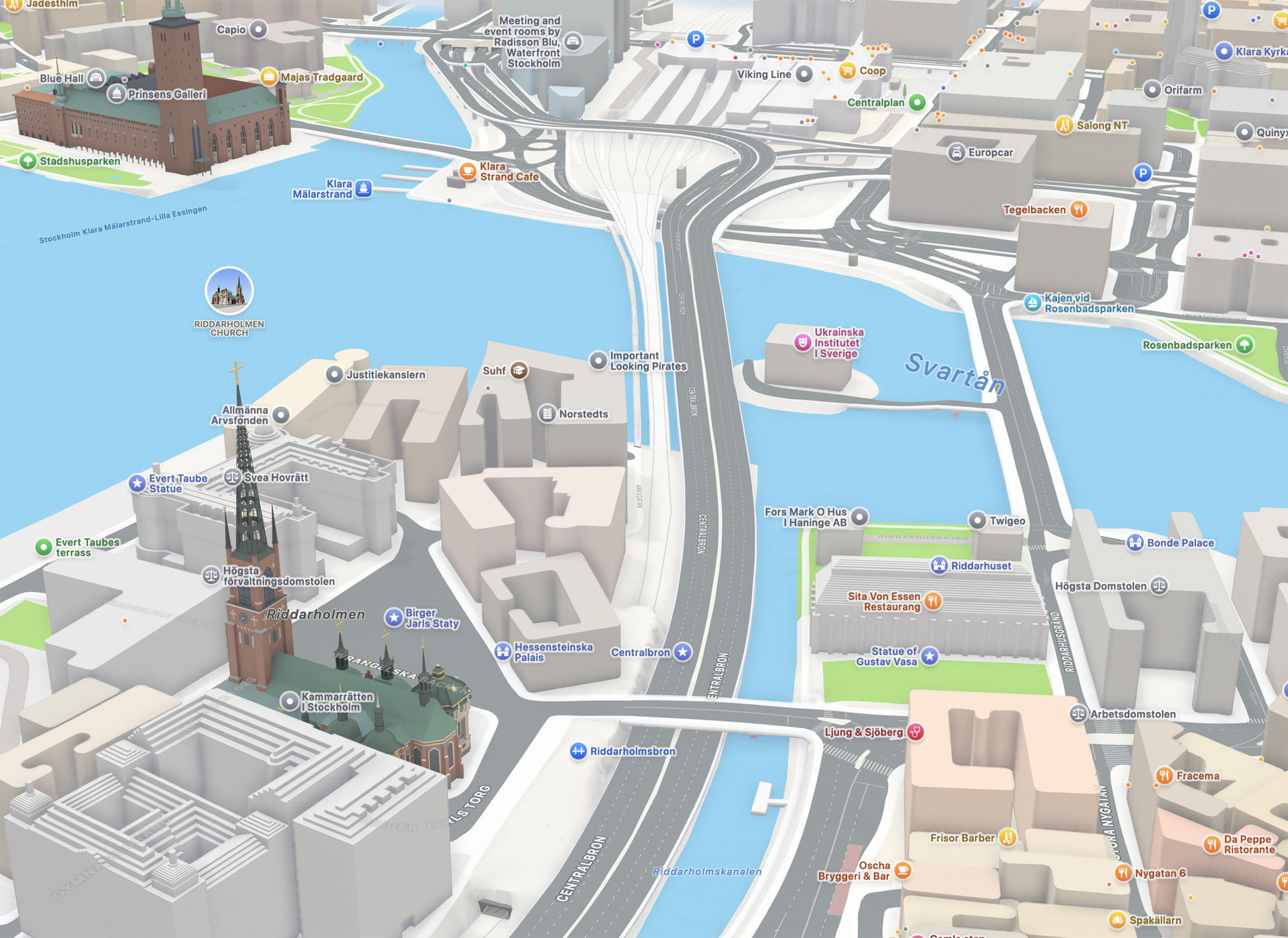Click the Evert Taube Statue star pin
The height and width of the screenshot is (938, 1288).
(x=136, y=482)
